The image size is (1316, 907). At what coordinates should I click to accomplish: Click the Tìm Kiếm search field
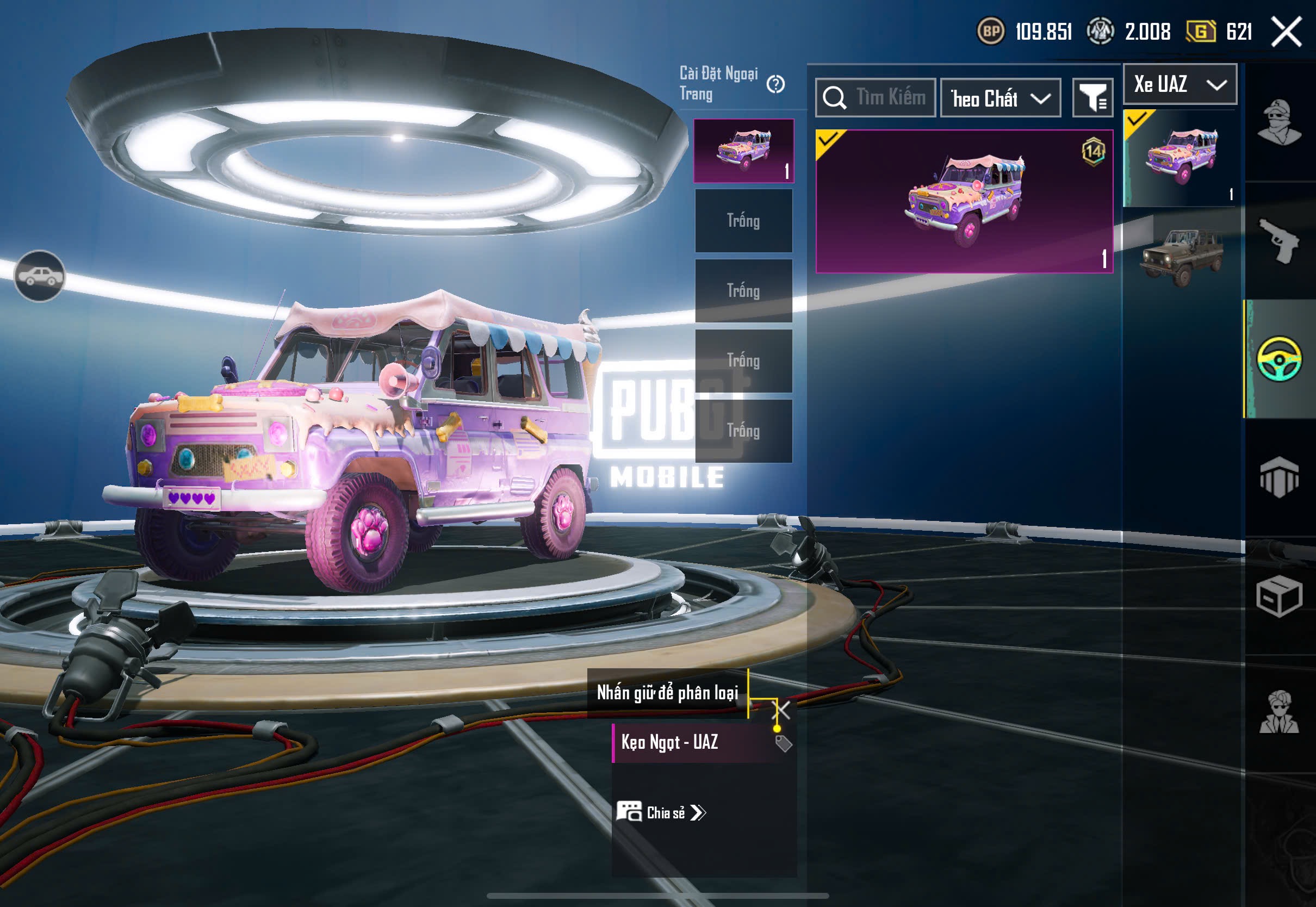click(x=875, y=98)
